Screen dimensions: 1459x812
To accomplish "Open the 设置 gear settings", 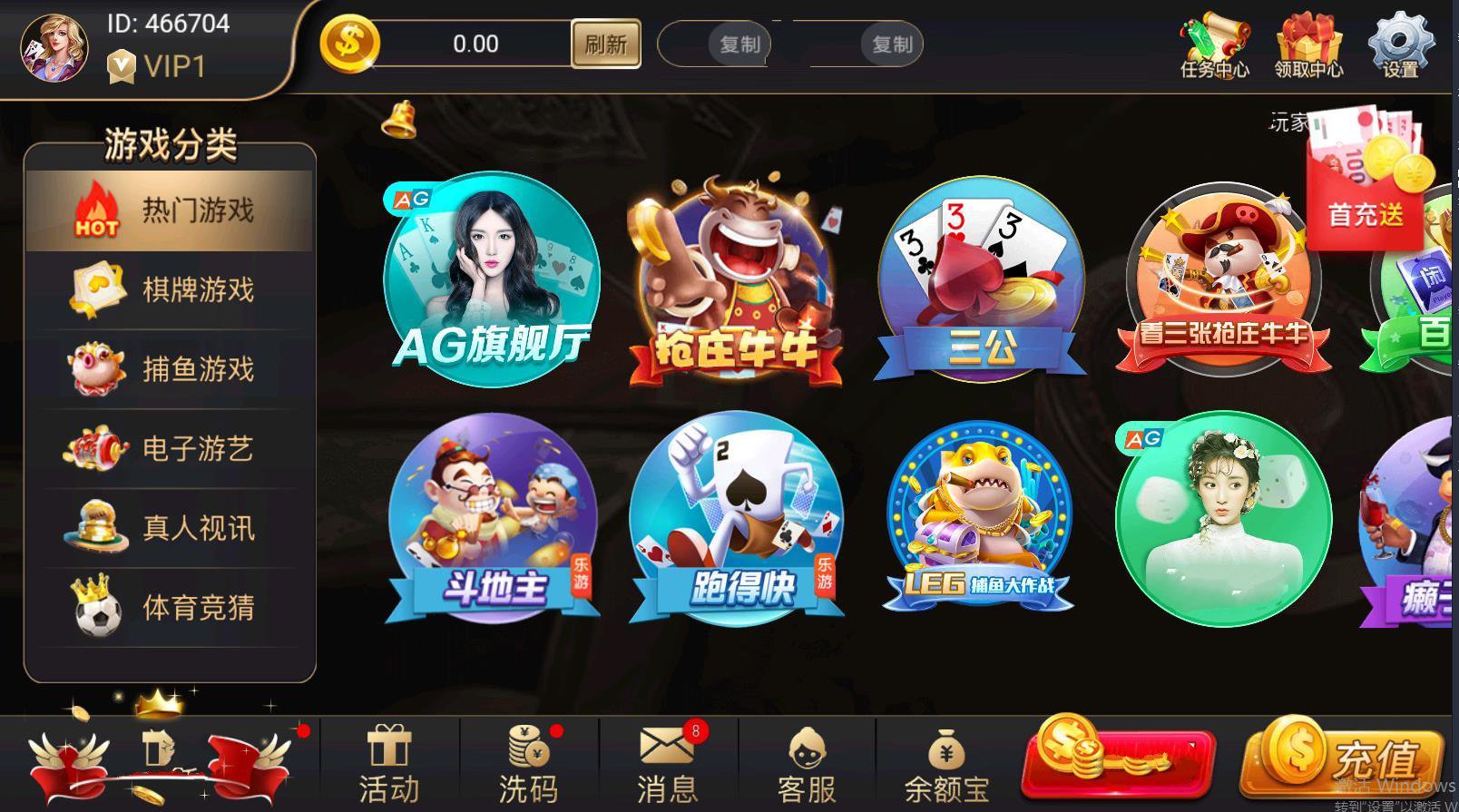I will pos(1400,45).
